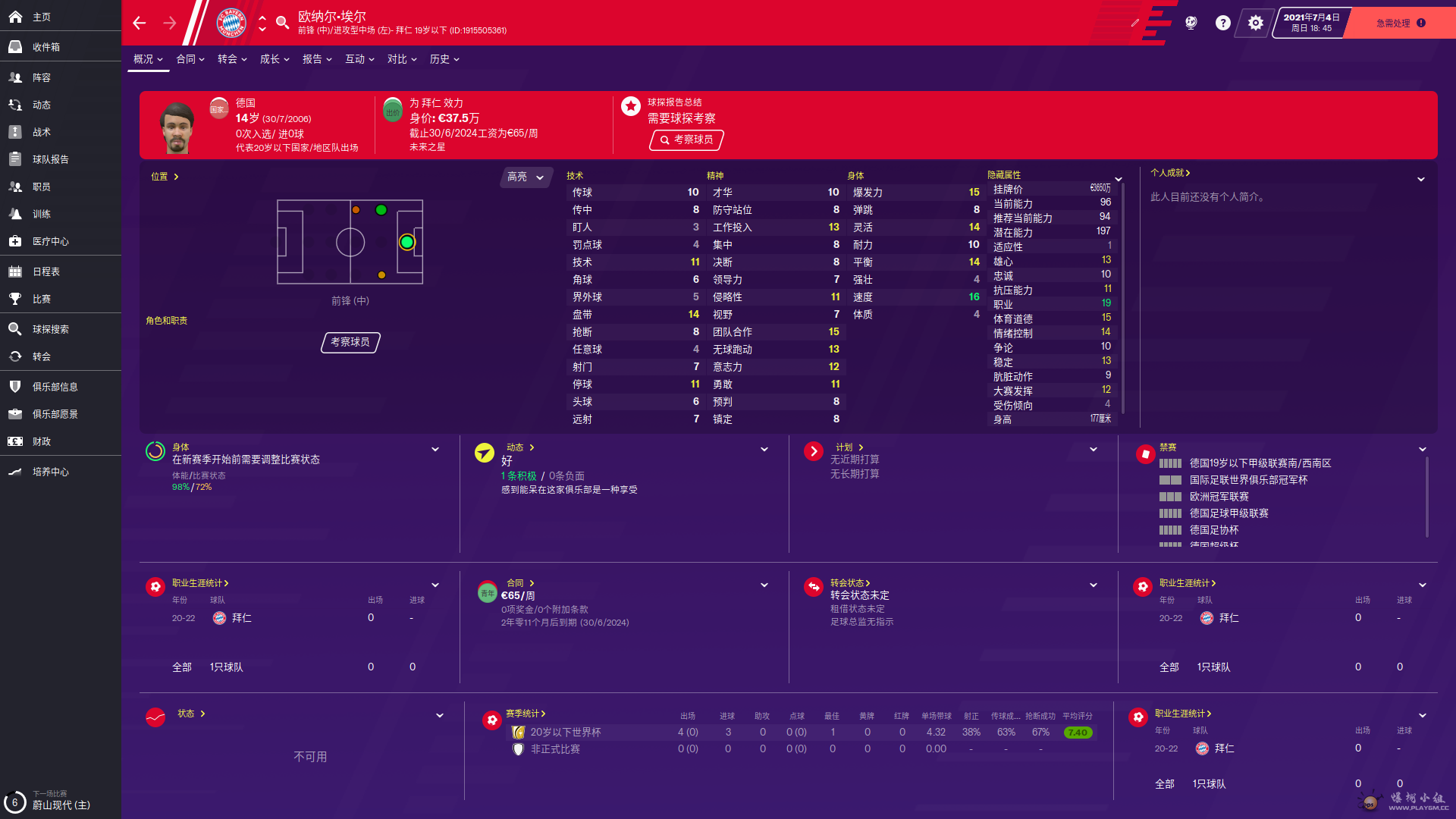The image size is (1456, 819).
Task: Open the 对比 comparison tab
Action: tap(402, 59)
